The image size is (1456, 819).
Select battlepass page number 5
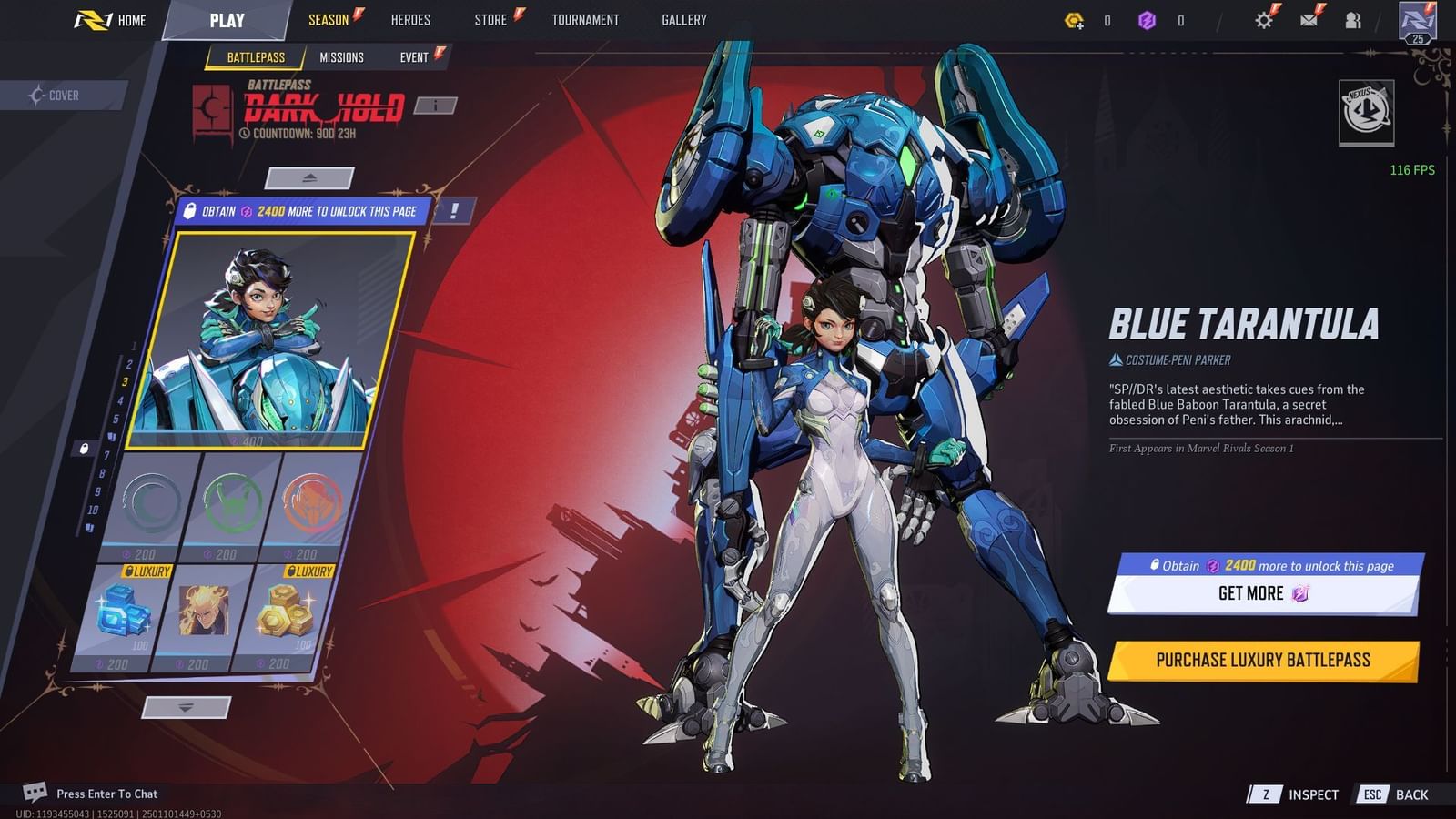(116, 419)
